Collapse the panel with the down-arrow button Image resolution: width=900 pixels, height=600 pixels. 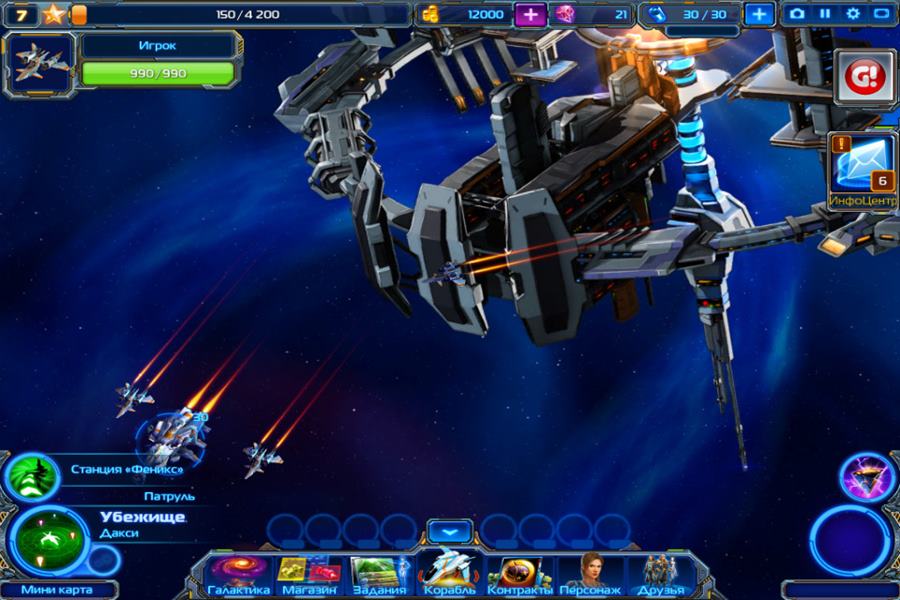coord(449,530)
